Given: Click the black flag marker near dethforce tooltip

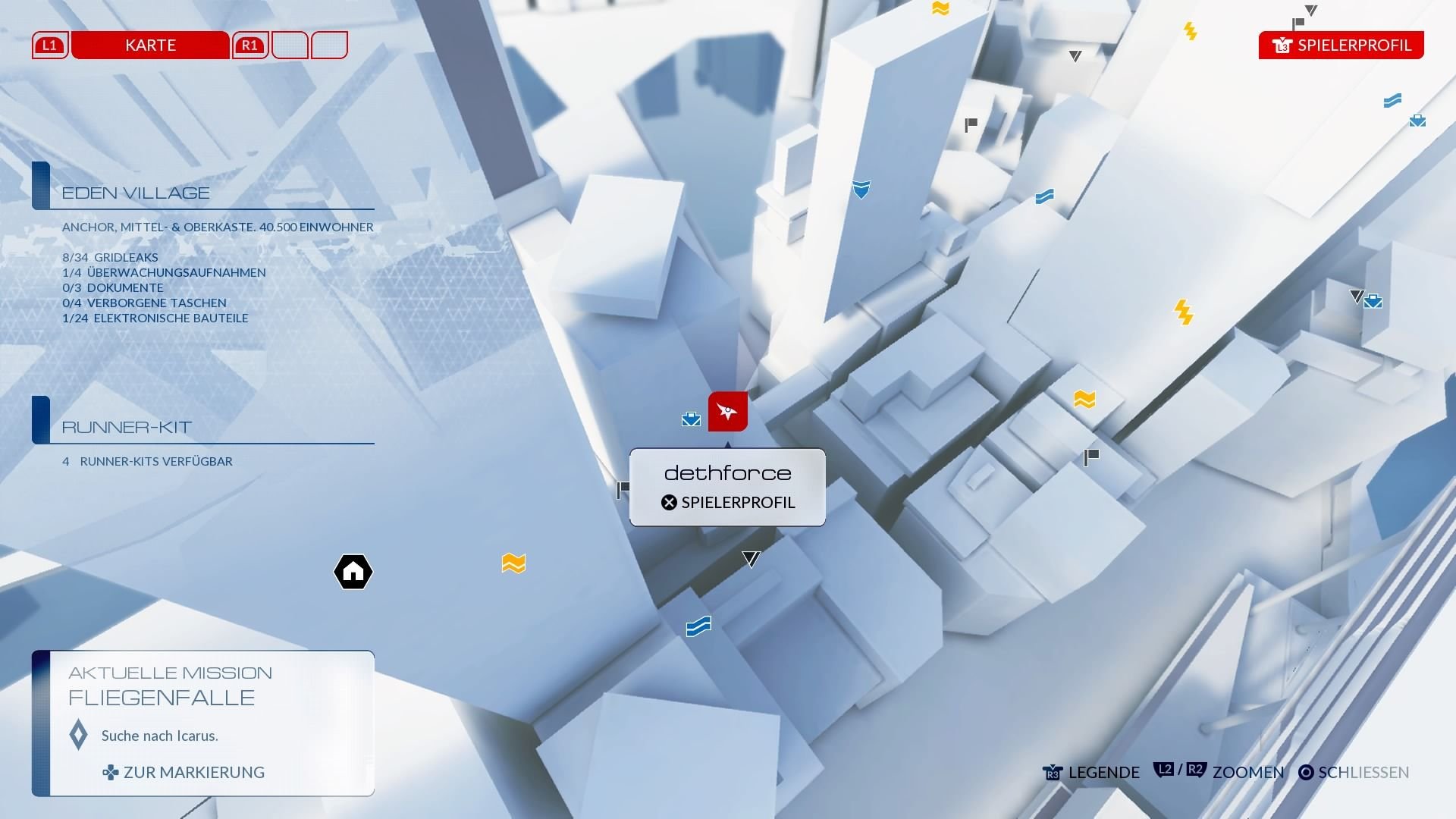Looking at the screenshot, I should (623, 490).
